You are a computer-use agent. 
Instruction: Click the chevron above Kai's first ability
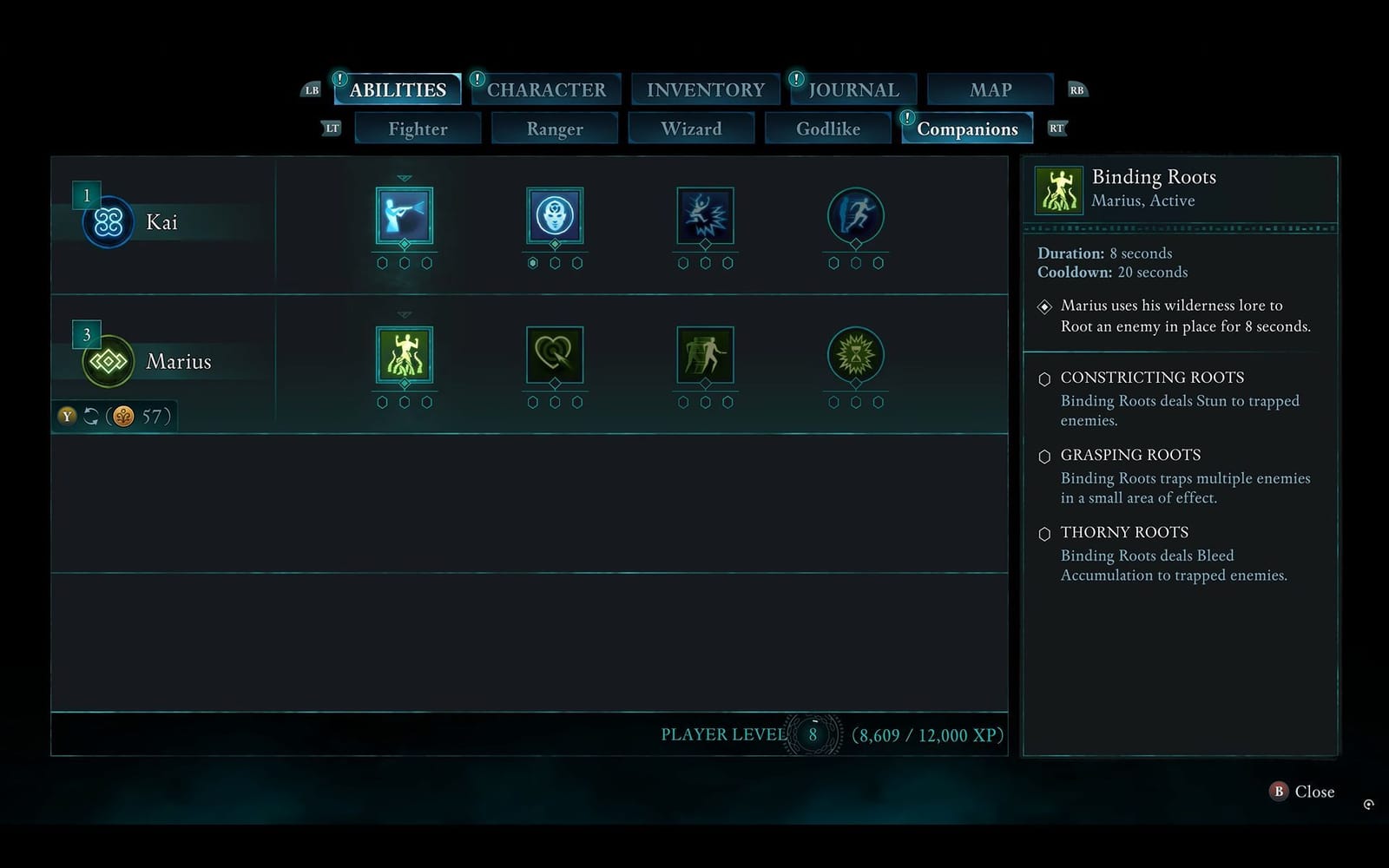[404, 179]
